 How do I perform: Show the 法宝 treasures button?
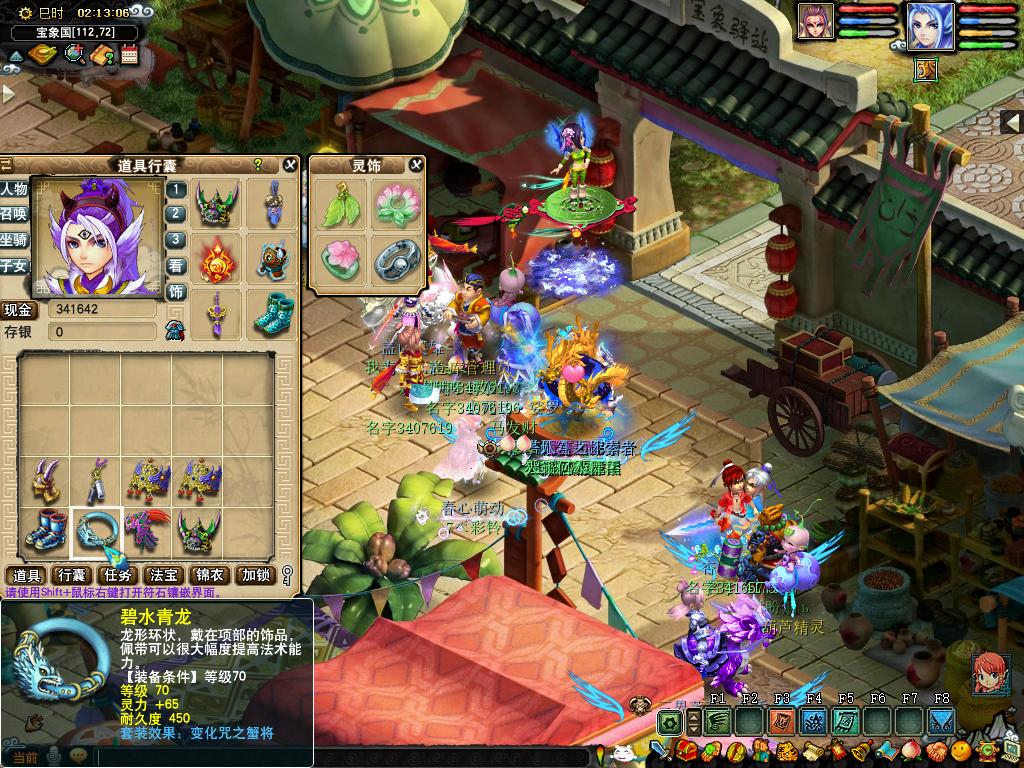point(163,575)
